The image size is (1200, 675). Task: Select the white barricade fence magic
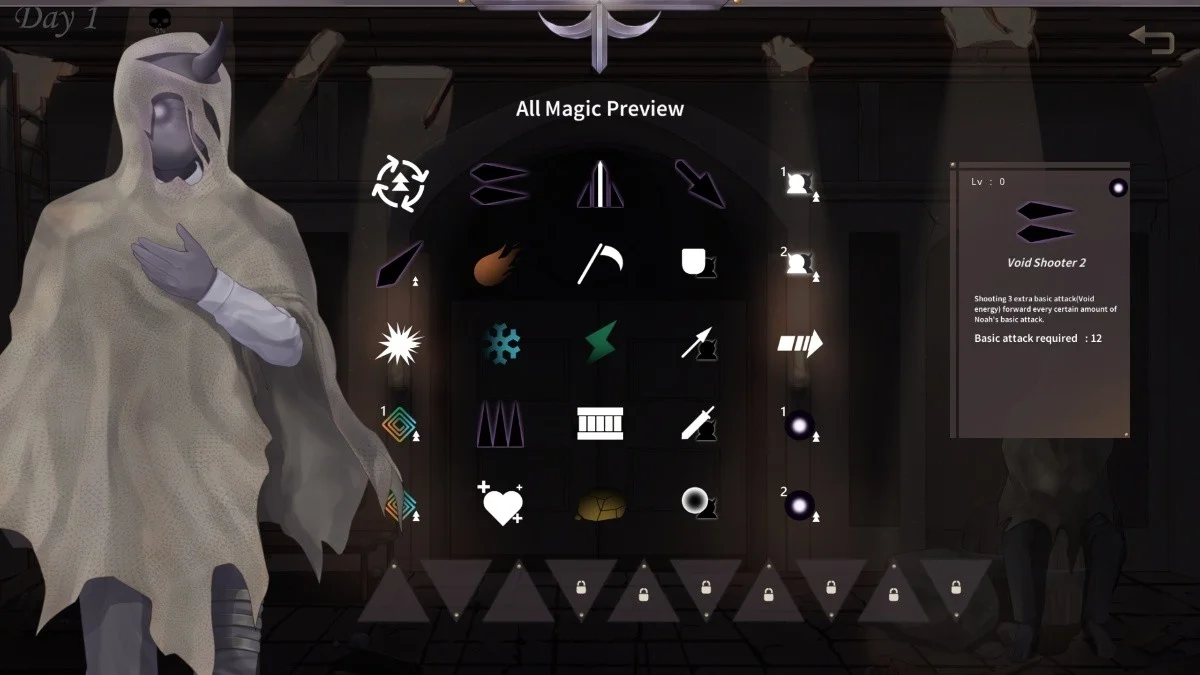pyautogui.click(x=600, y=424)
